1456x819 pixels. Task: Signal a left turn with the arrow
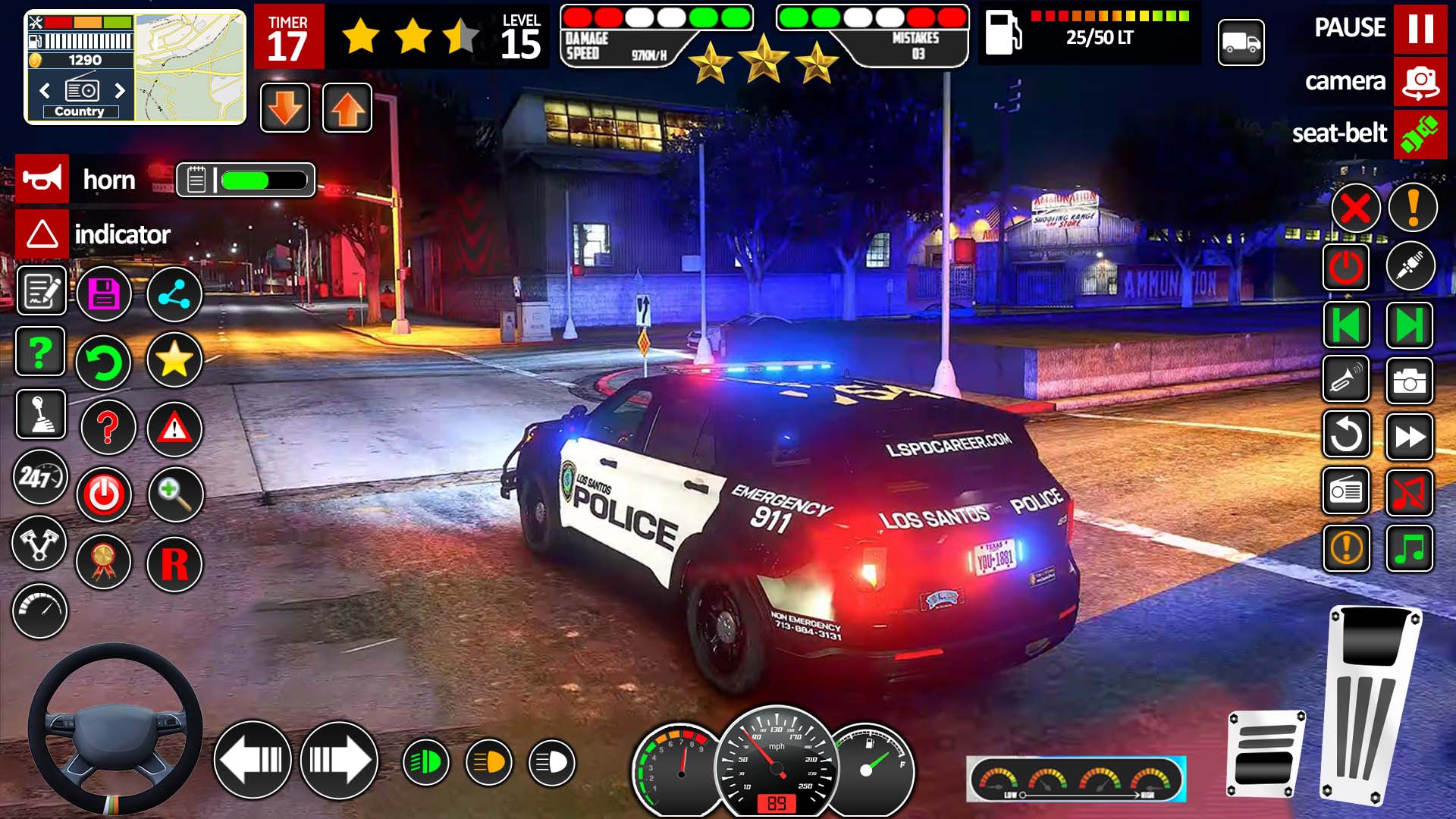(x=253, y=760)
